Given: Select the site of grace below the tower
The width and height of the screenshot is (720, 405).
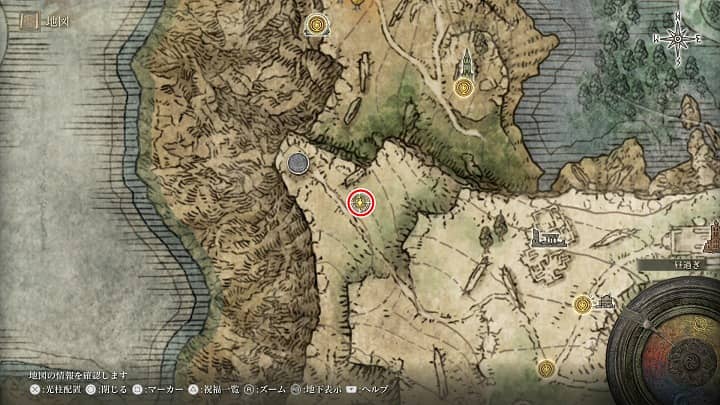Looking at the screenshot, I should [463, 88].
